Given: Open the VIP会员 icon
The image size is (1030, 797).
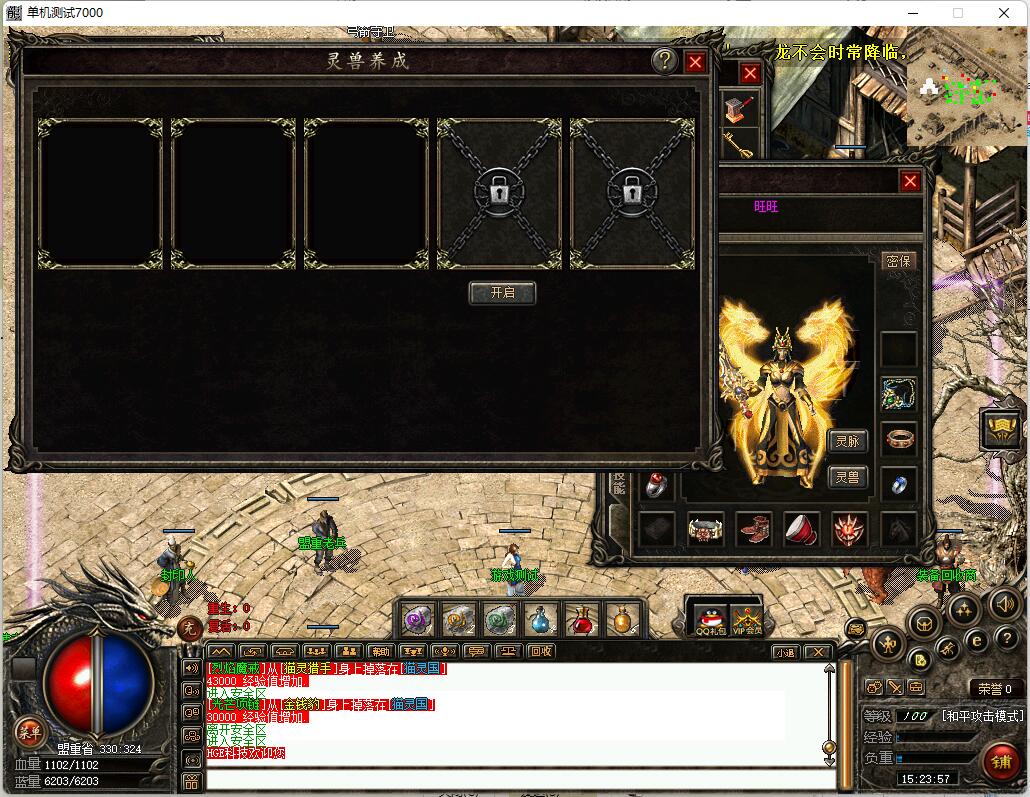Looking at the screenshot, I should [746, 620].
